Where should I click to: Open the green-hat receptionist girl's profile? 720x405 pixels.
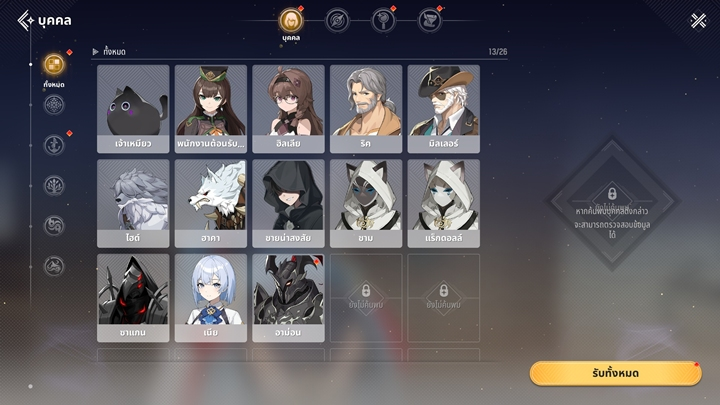(211, 108)
